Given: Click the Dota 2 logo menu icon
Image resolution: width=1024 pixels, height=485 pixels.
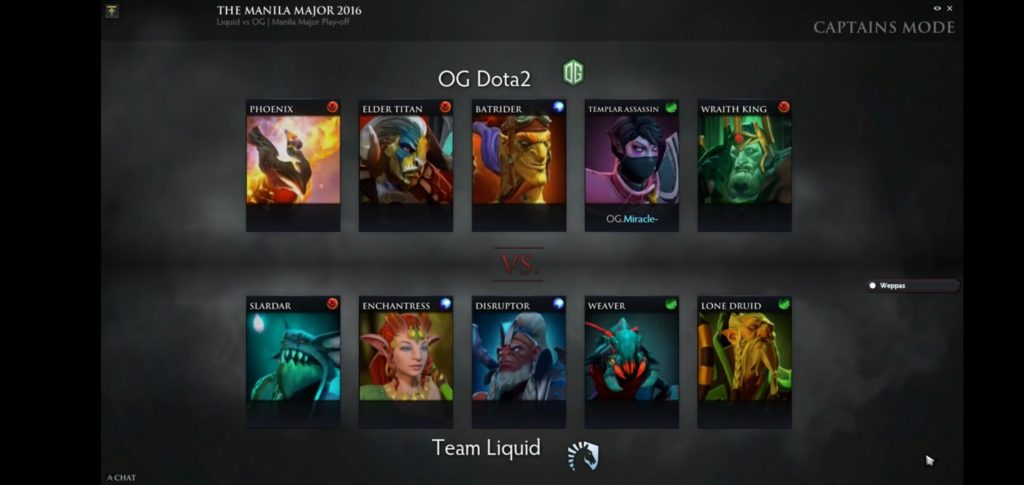Looking at the screenshot, I should coord(112,11).
